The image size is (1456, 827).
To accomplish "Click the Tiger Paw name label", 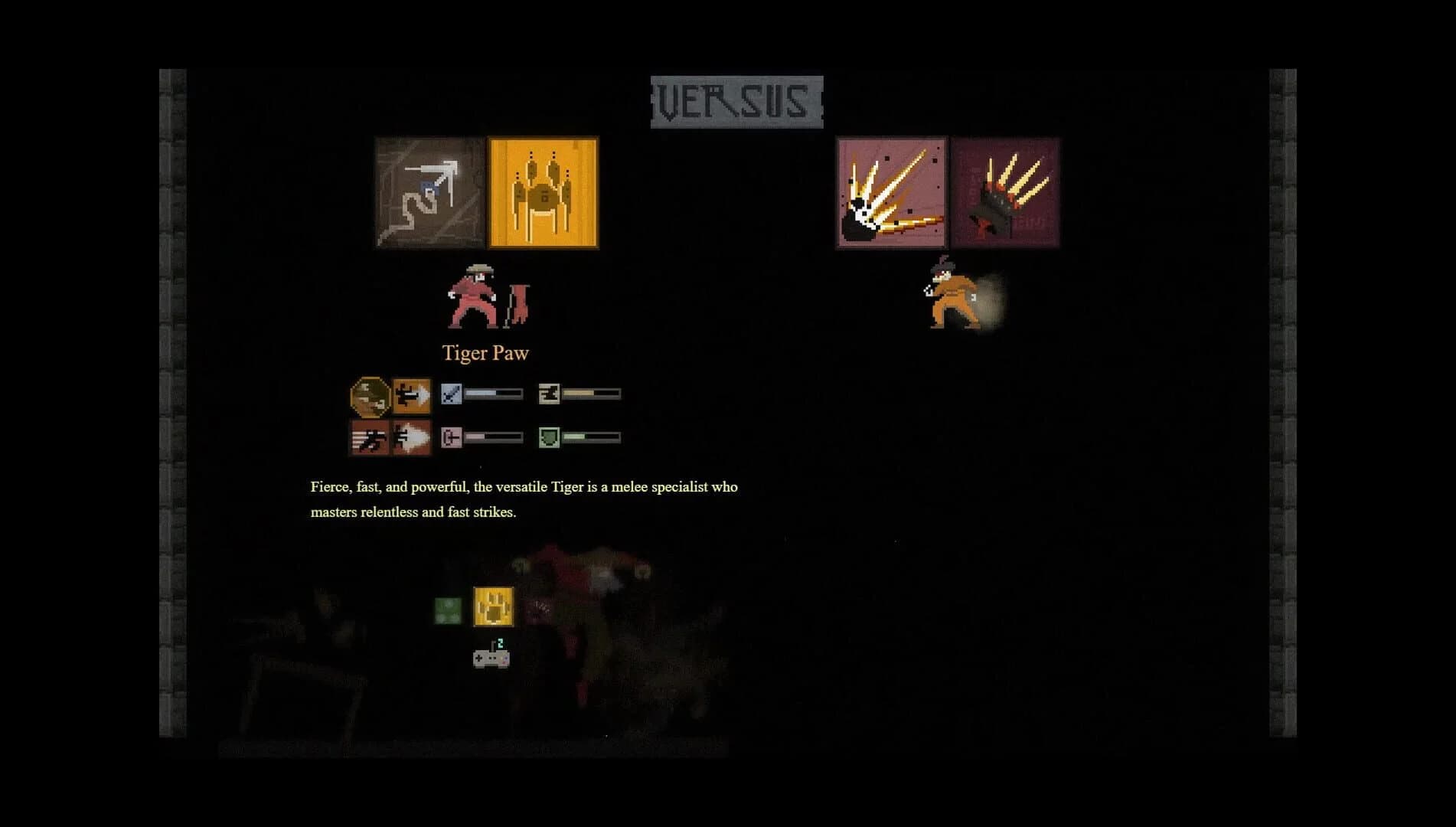I will click(485, 352).
